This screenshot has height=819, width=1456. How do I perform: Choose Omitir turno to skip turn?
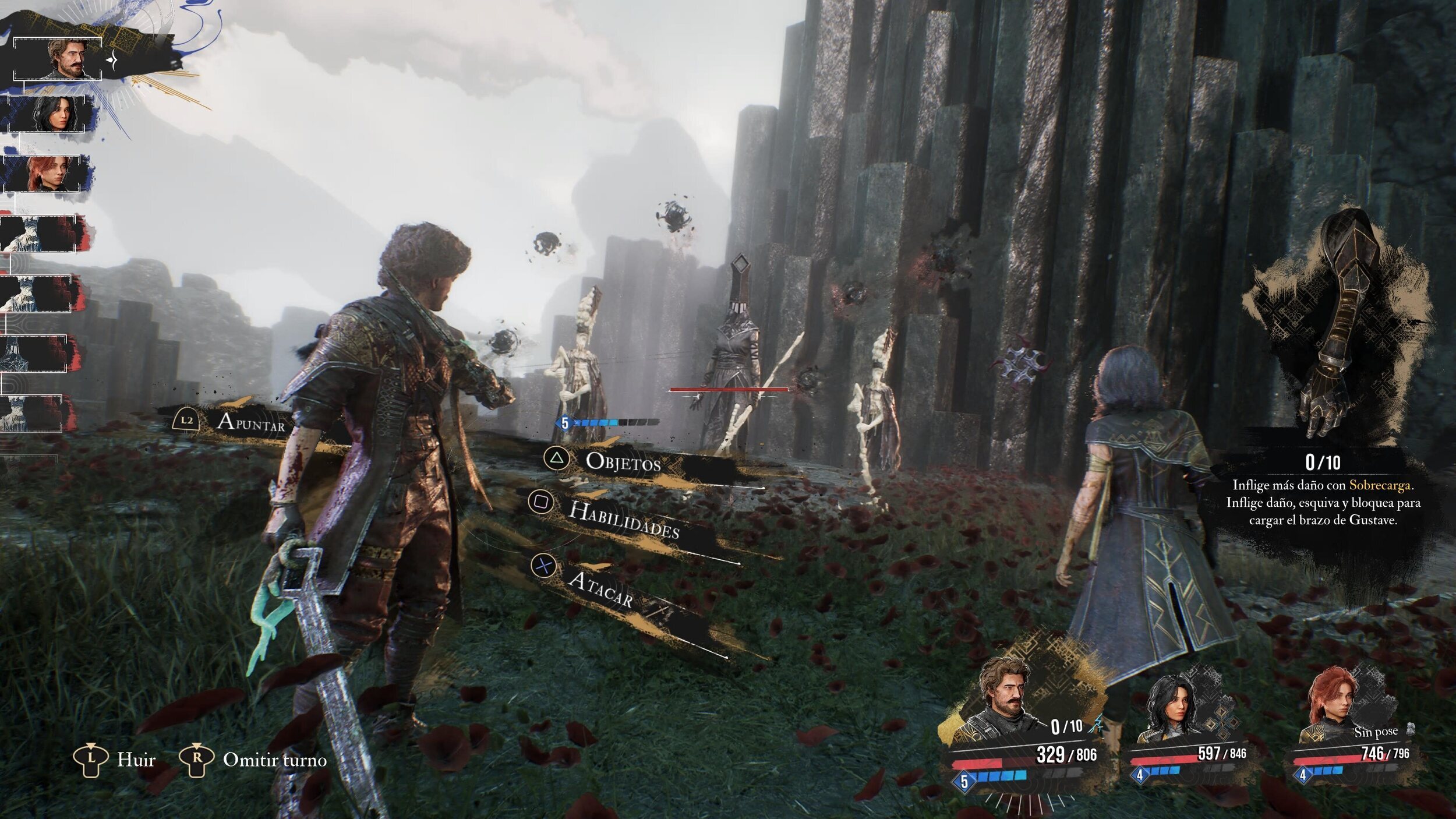point(274,760)
